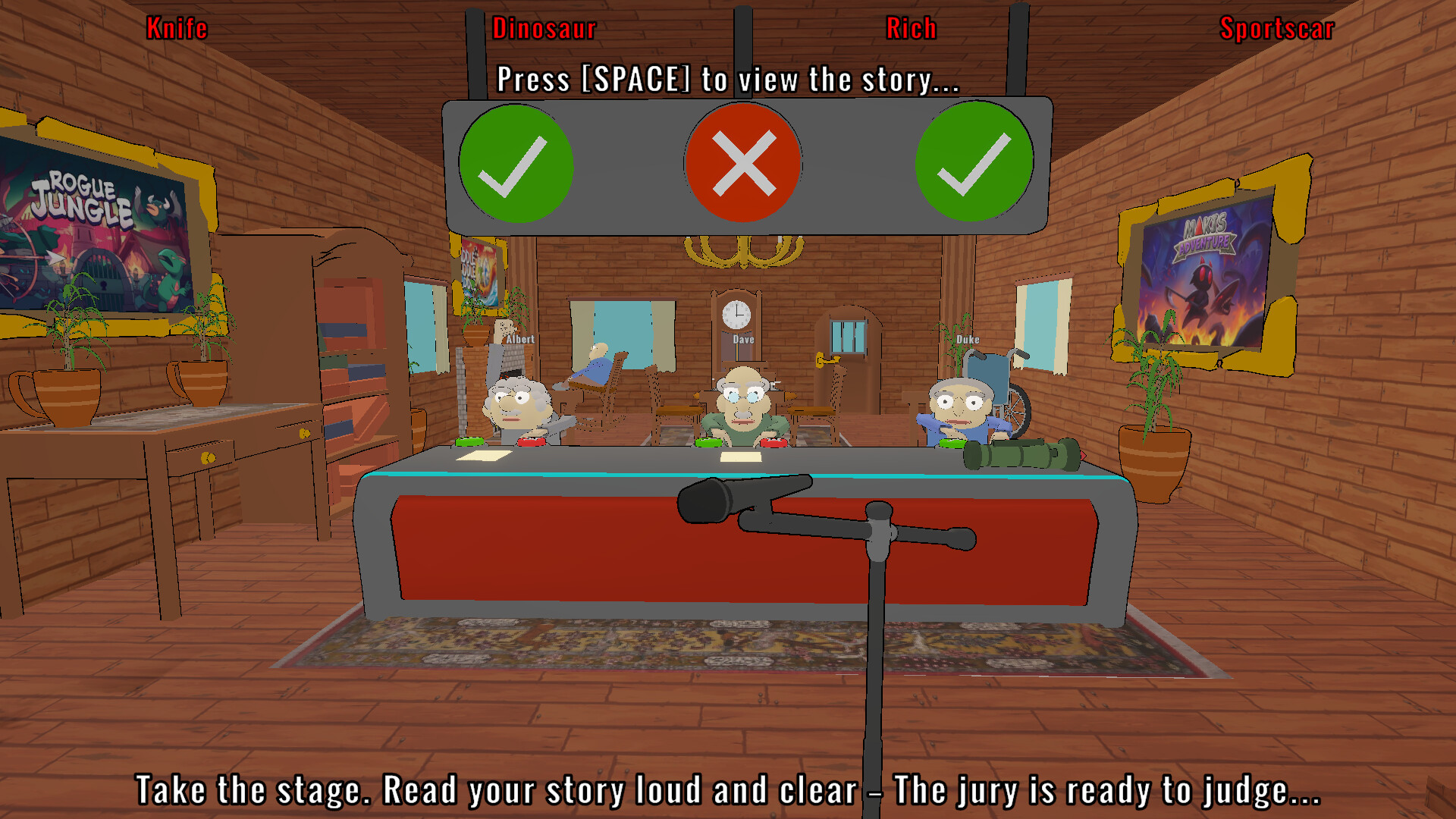Click the grandfather clock face
The width and height of the screenshot is (1456, 819).
(736, 313)
